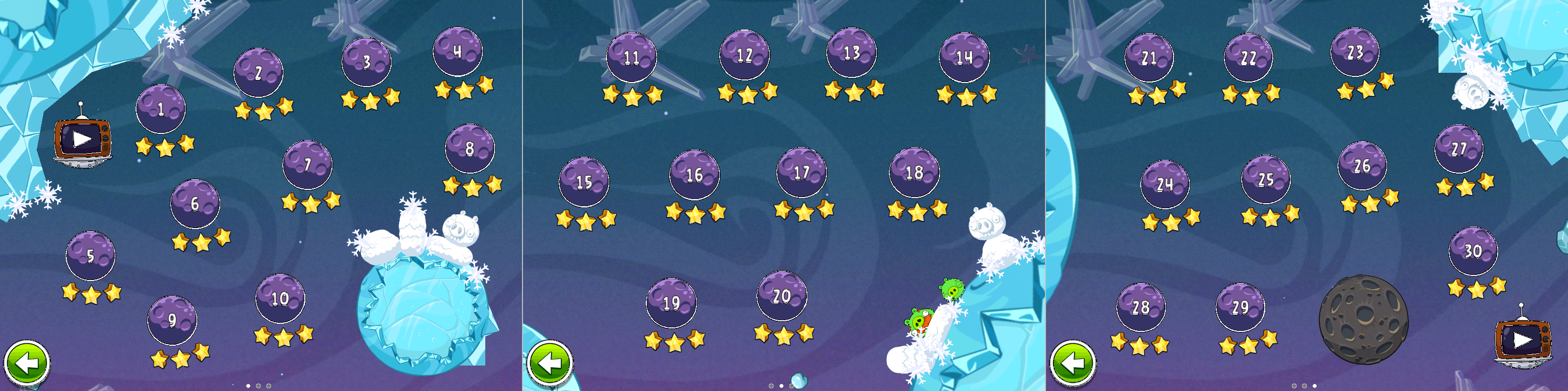Open level 3 planet tile
The image size is (1568, 391).
click(x=366, y=62)
